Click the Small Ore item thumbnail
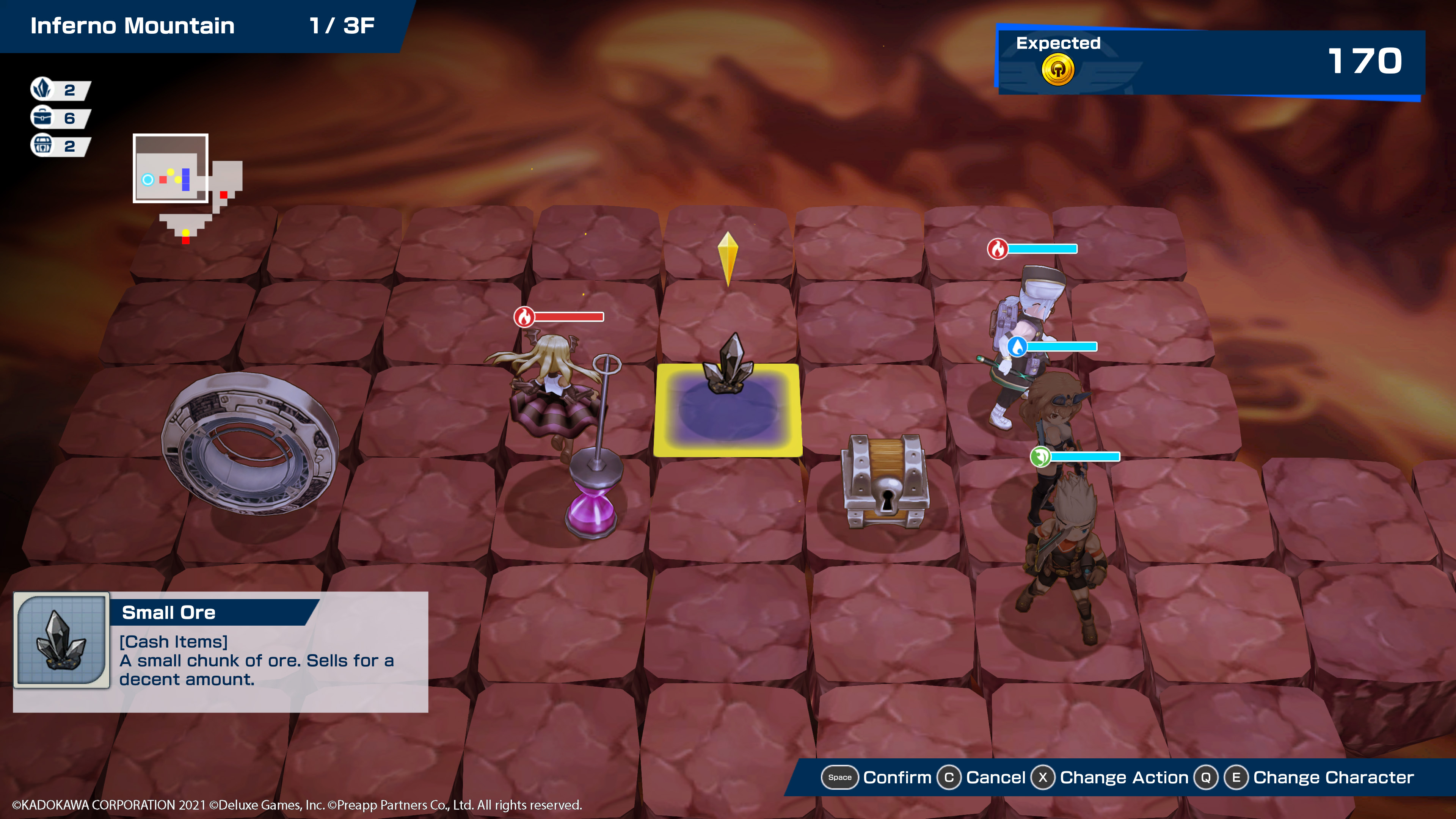Image resolution: width=1456 pixels, height=819 pixels. [61, 640]
